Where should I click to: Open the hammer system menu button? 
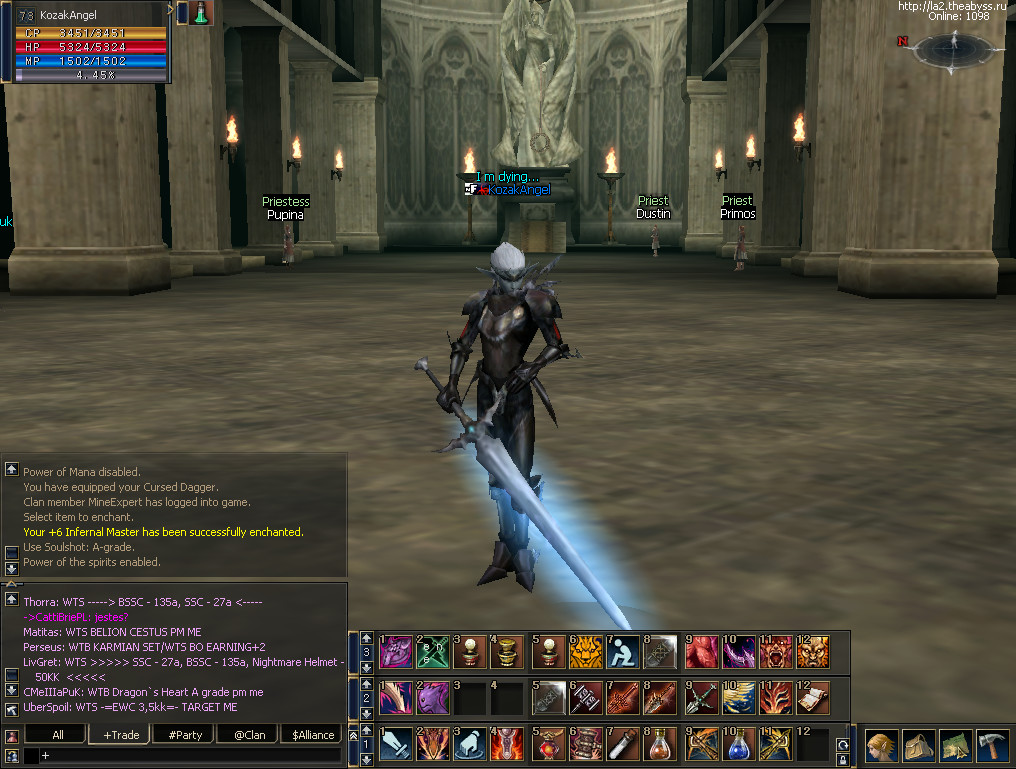990,746
